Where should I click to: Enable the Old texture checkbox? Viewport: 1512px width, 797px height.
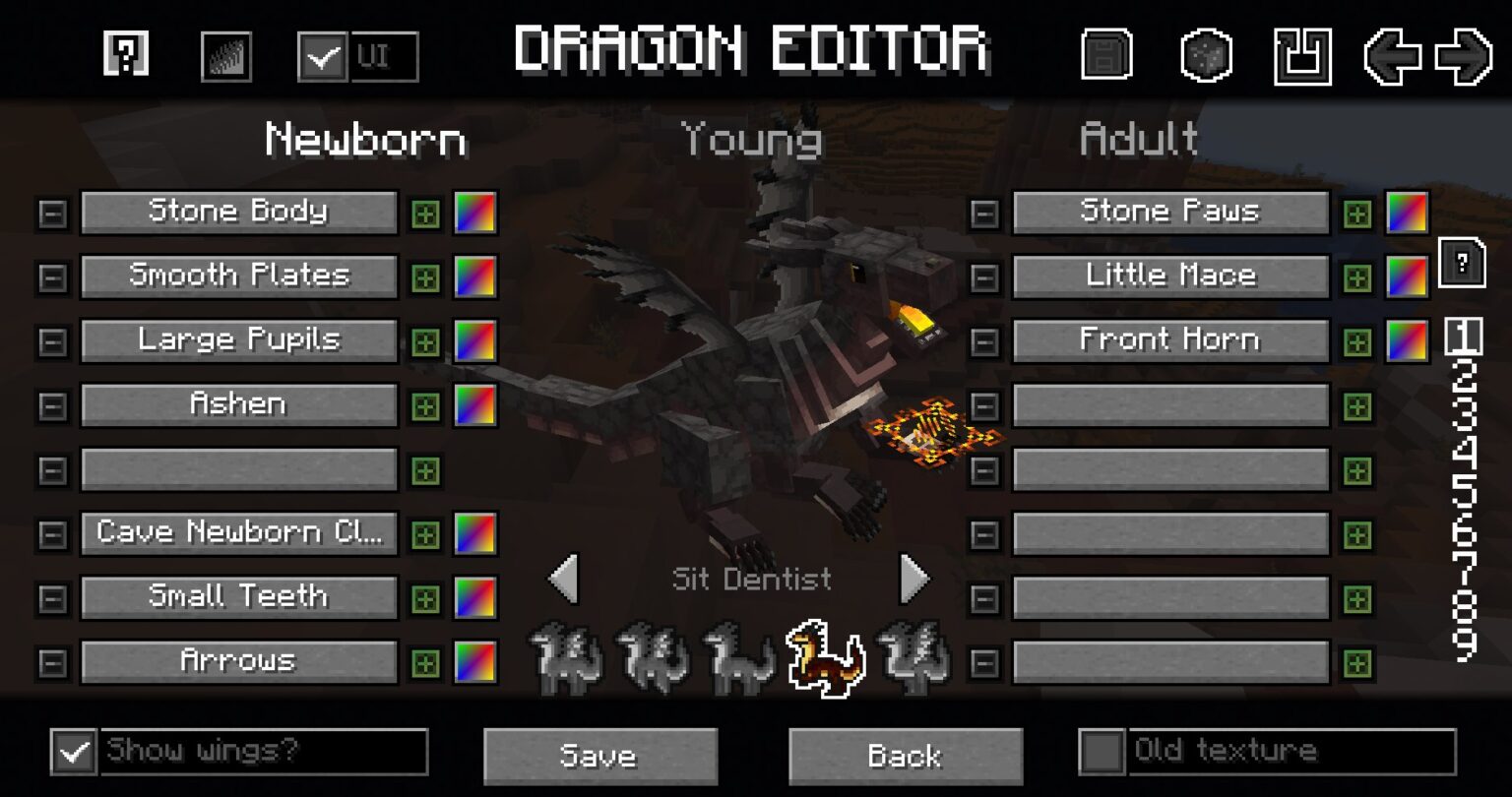pyautogui.click(x=1102, y=751)
